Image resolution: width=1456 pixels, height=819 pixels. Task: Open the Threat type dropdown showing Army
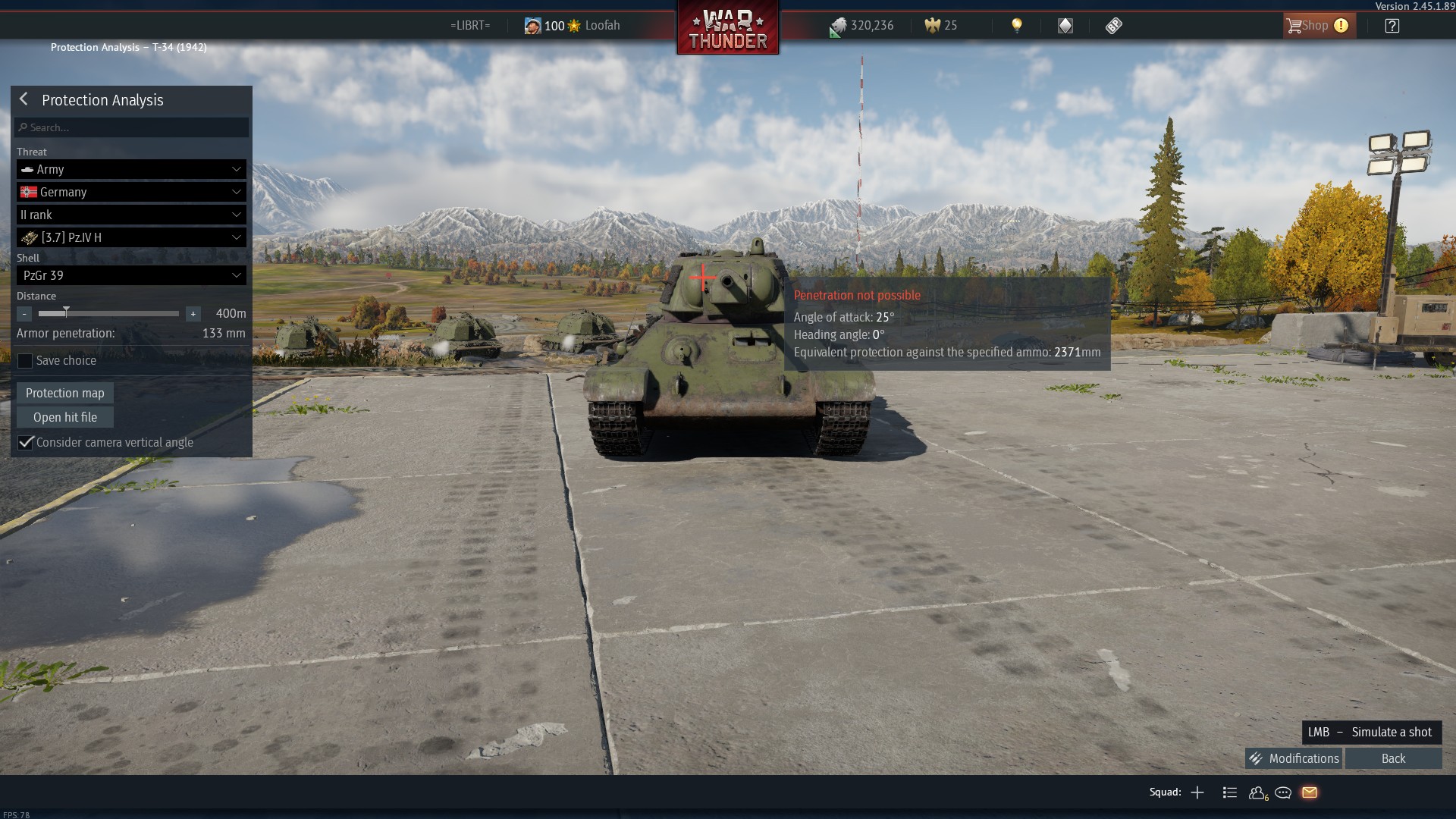coord(130,169)
